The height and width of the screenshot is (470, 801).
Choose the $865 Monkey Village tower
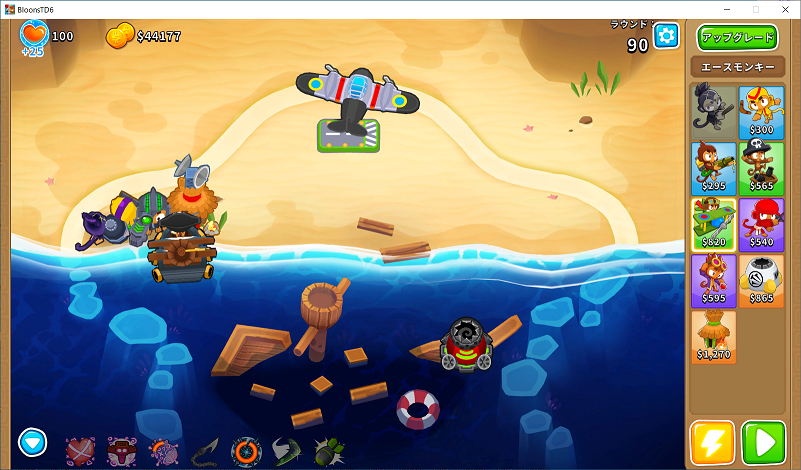(761, 279)
